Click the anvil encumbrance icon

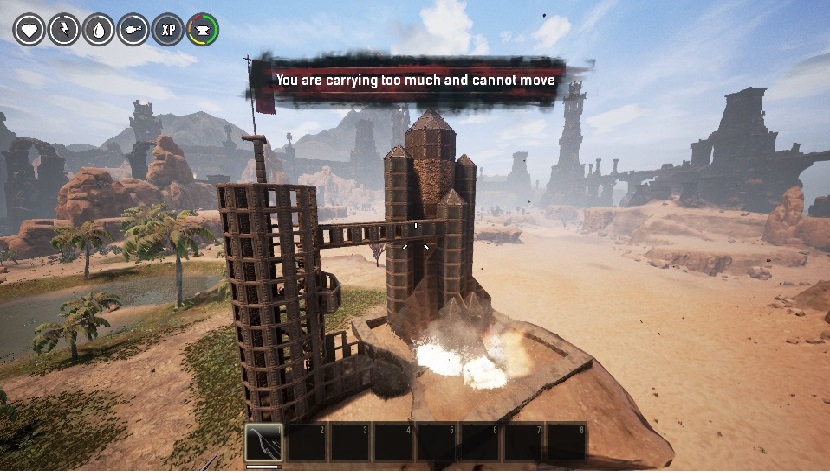tap(203, 29)
